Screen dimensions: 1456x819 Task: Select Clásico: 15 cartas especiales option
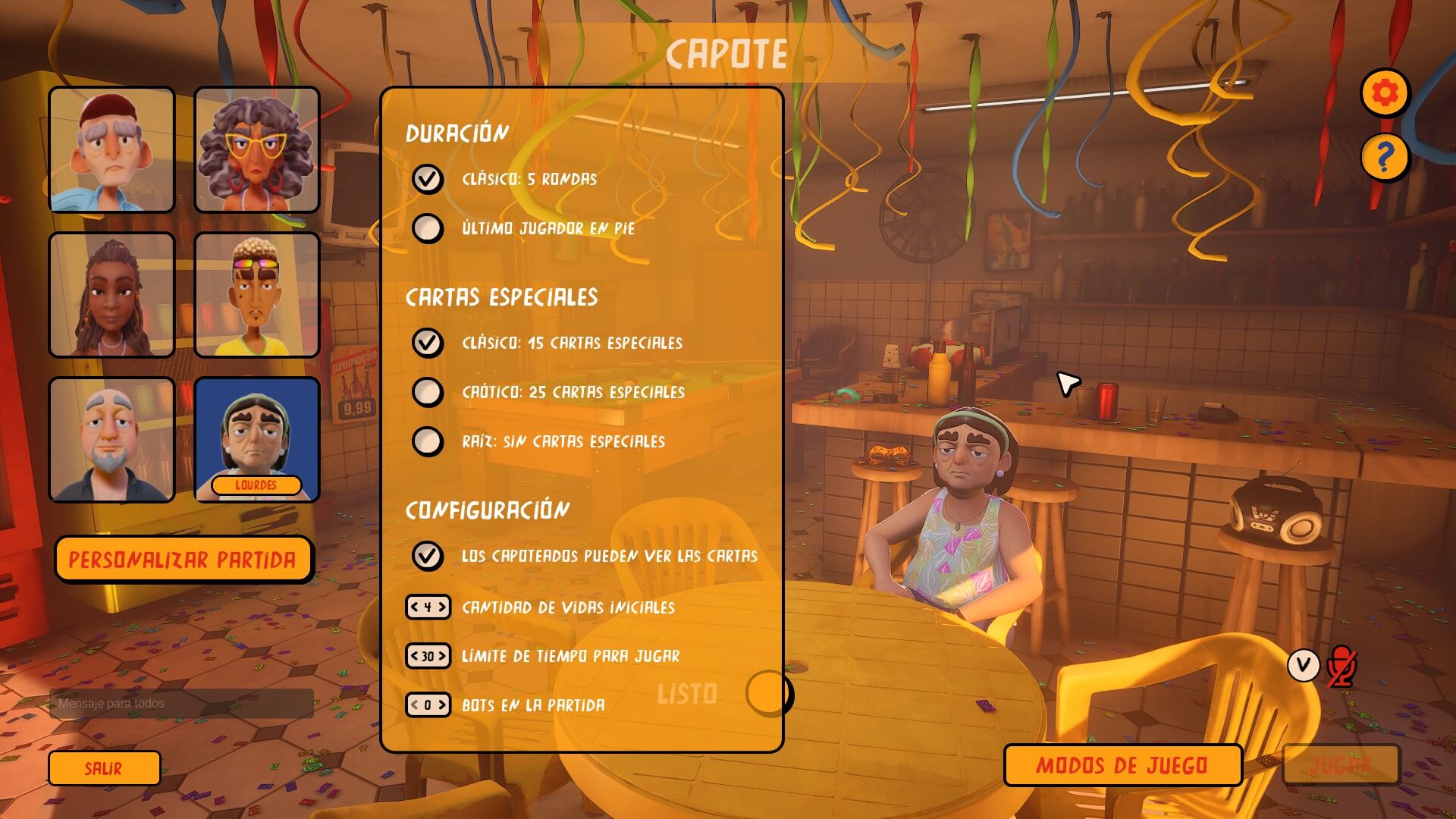click(428, 343)
